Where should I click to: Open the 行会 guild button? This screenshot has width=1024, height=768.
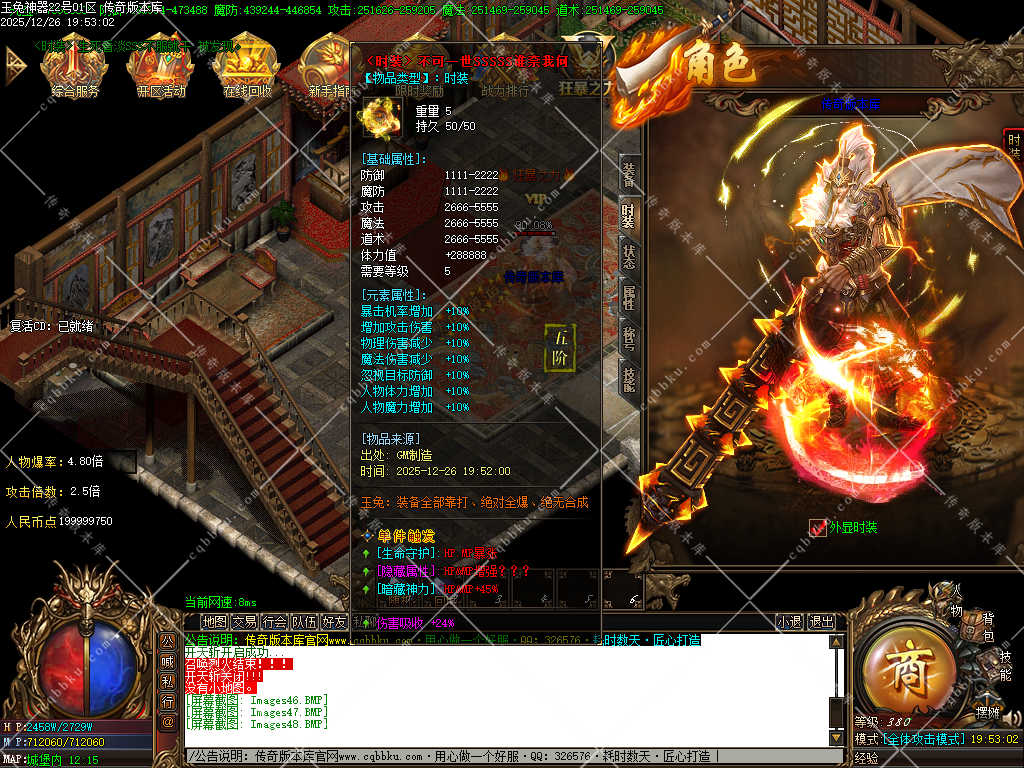click(x=274, y=621)
